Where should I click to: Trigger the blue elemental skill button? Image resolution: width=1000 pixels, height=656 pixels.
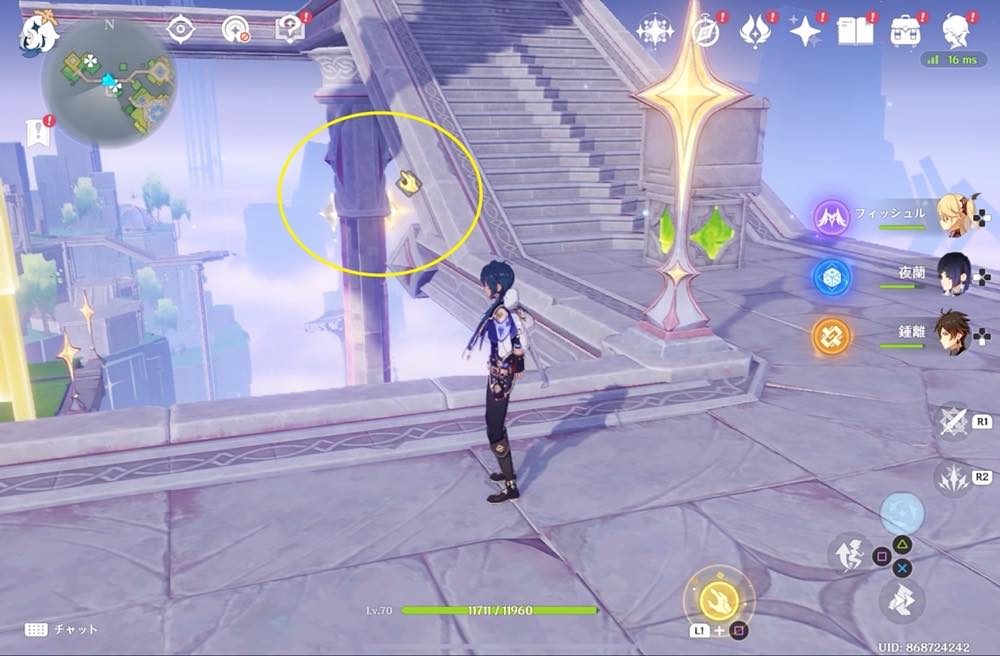click(x=902, y=513)
